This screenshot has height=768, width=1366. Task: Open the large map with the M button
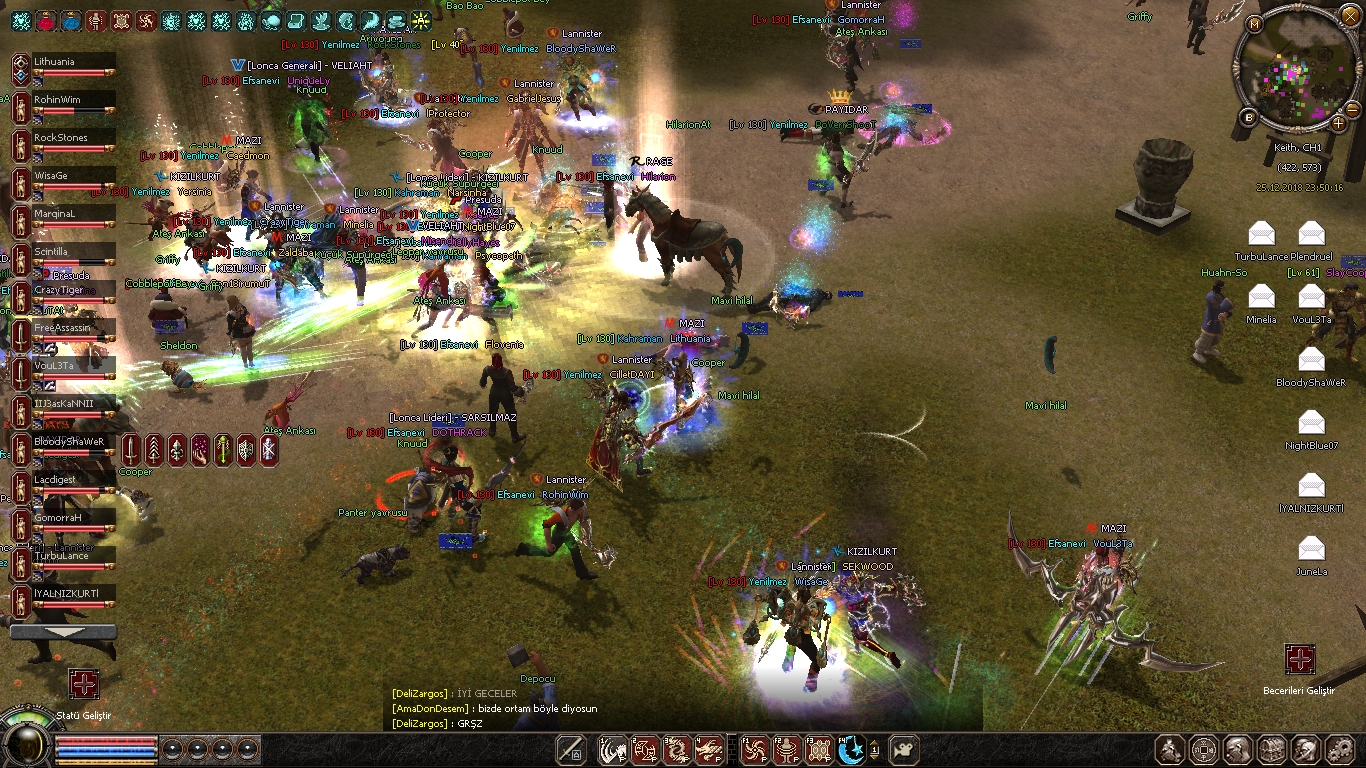(1255, 23)
